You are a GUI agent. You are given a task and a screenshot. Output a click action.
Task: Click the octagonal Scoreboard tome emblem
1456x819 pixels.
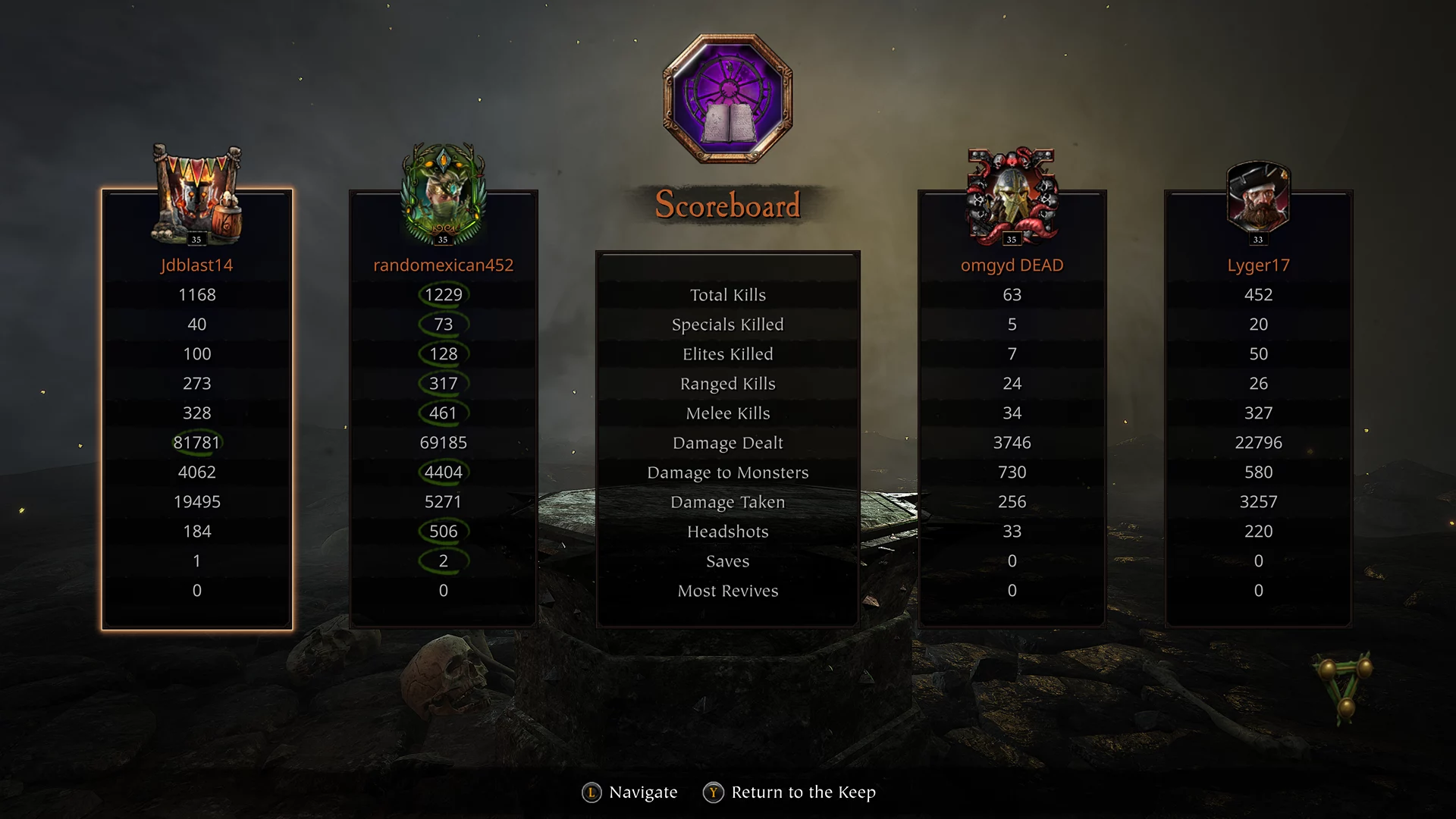tap(726, 93)
